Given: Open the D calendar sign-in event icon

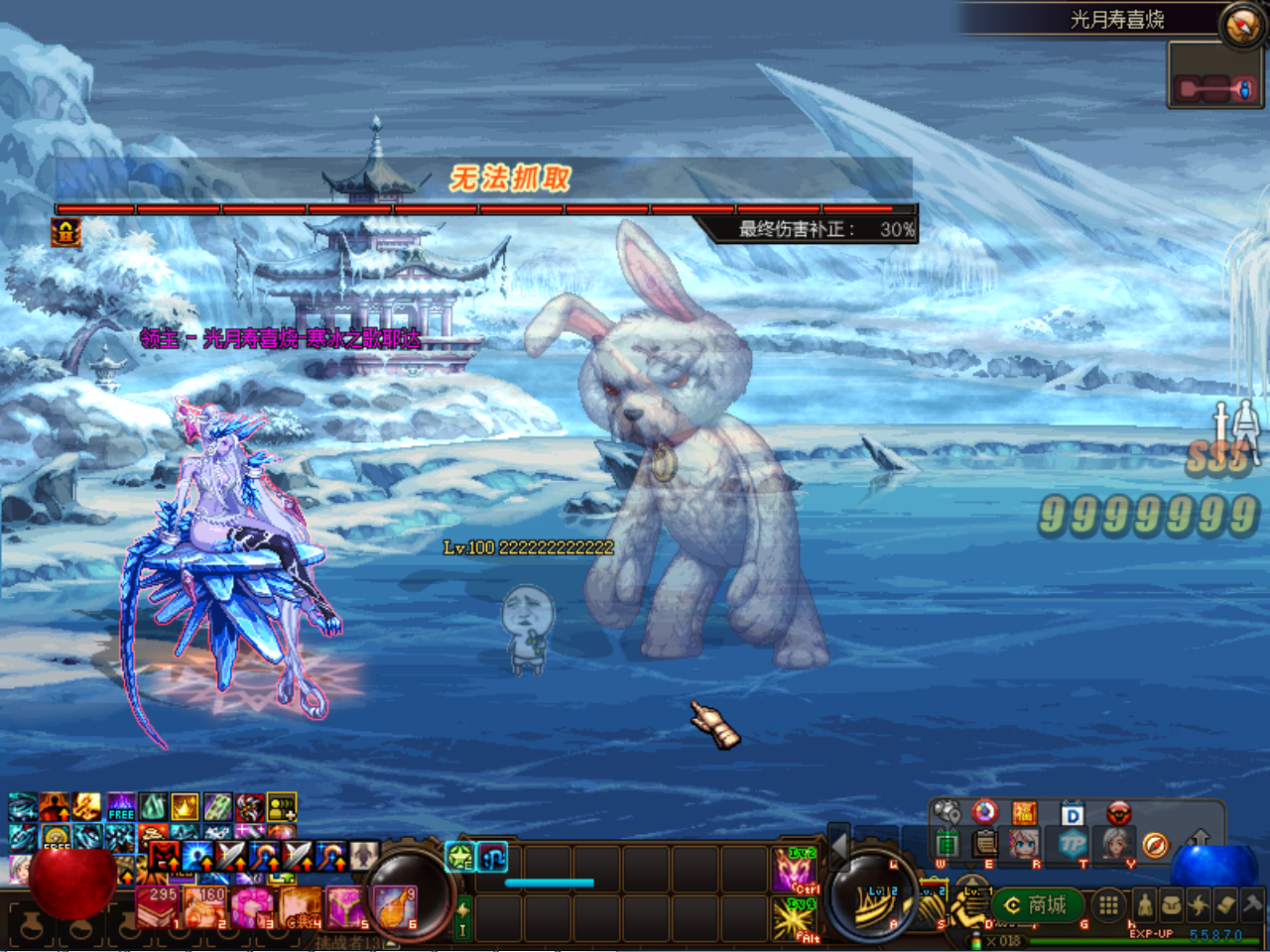Looking at the screenshot, I should 1072,813.
